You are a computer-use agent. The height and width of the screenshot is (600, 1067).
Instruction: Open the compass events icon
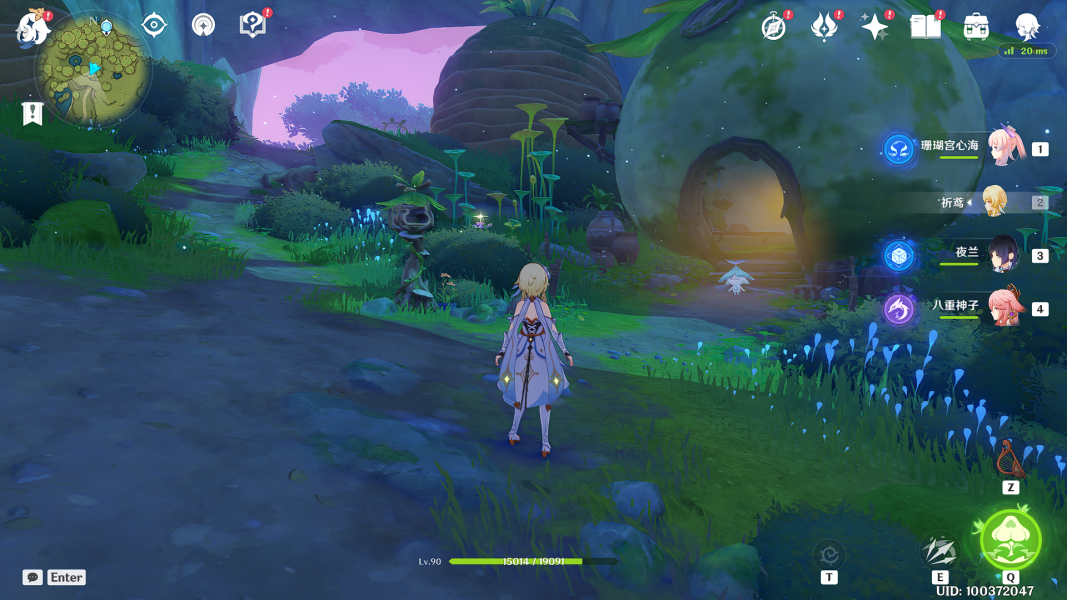[774, 27]
